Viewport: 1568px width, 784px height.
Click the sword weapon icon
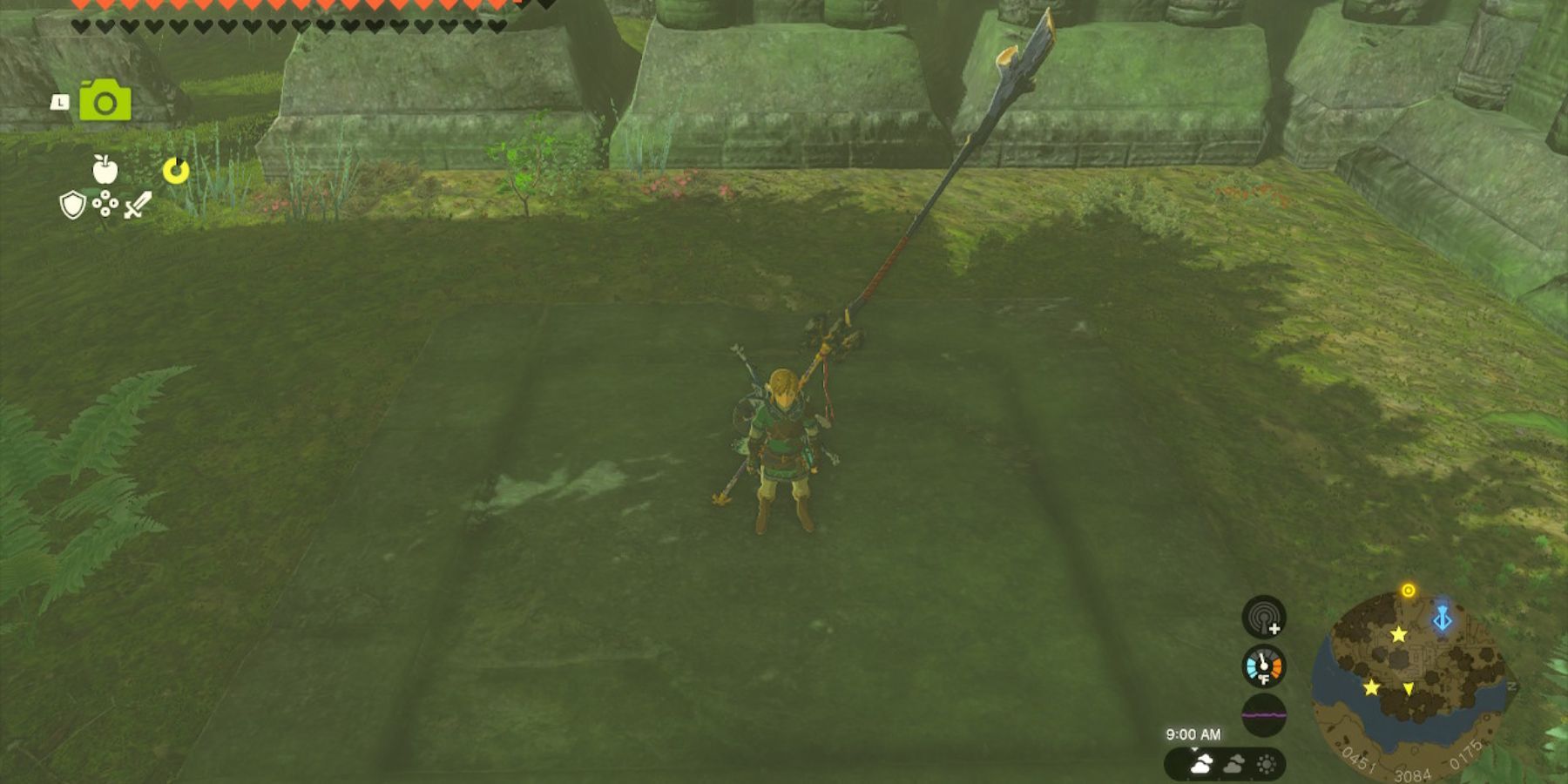[x=138, y=204]
